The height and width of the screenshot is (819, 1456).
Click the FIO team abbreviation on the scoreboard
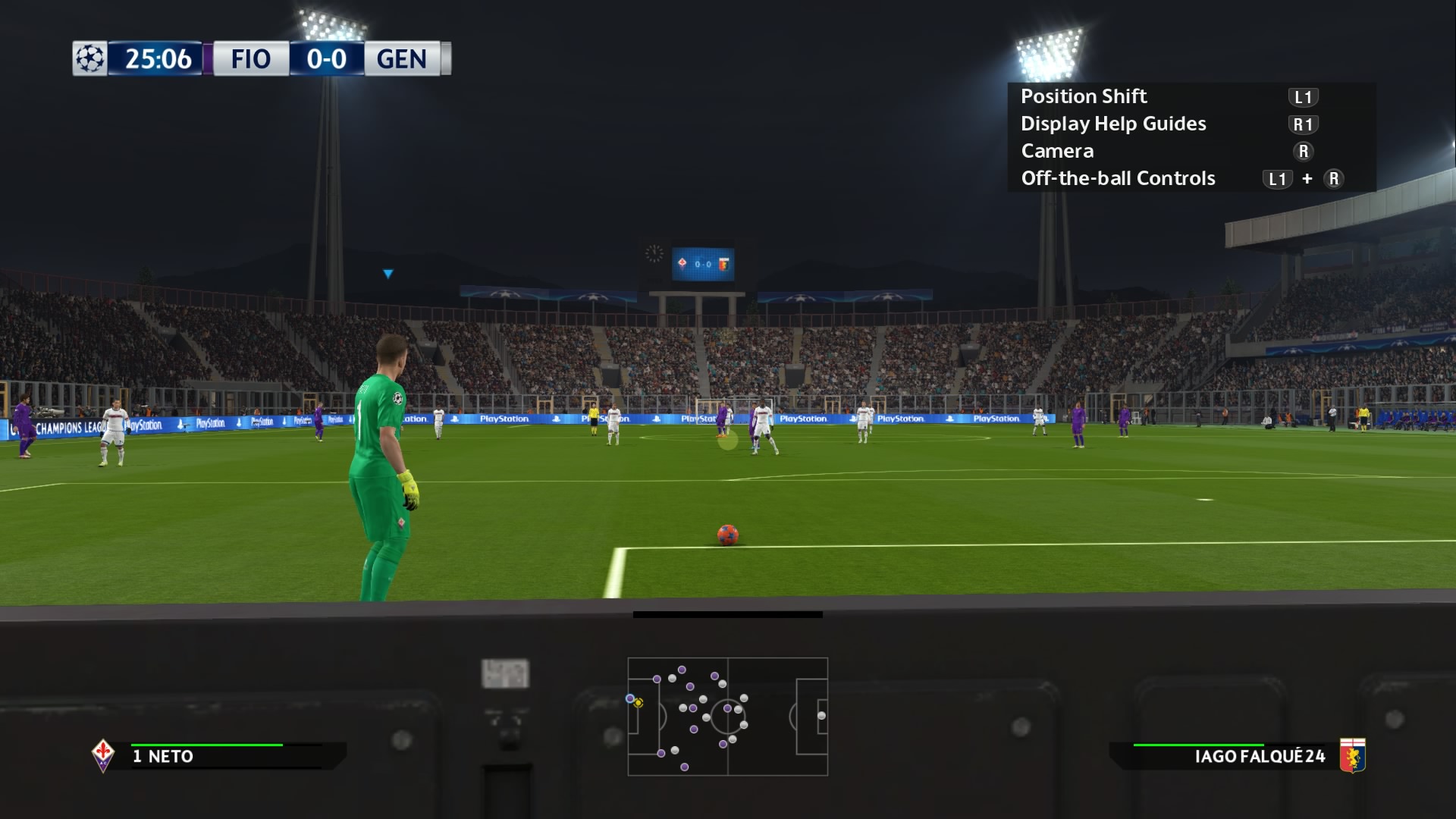click(x=250, y=59)
